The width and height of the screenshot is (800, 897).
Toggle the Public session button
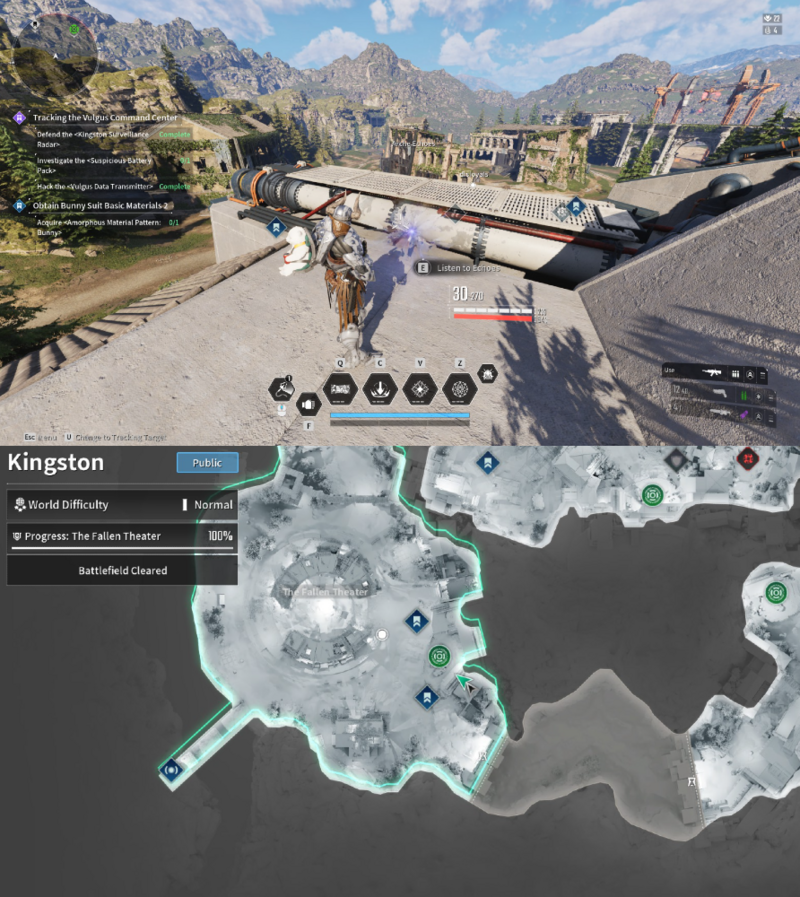(207, 462)
